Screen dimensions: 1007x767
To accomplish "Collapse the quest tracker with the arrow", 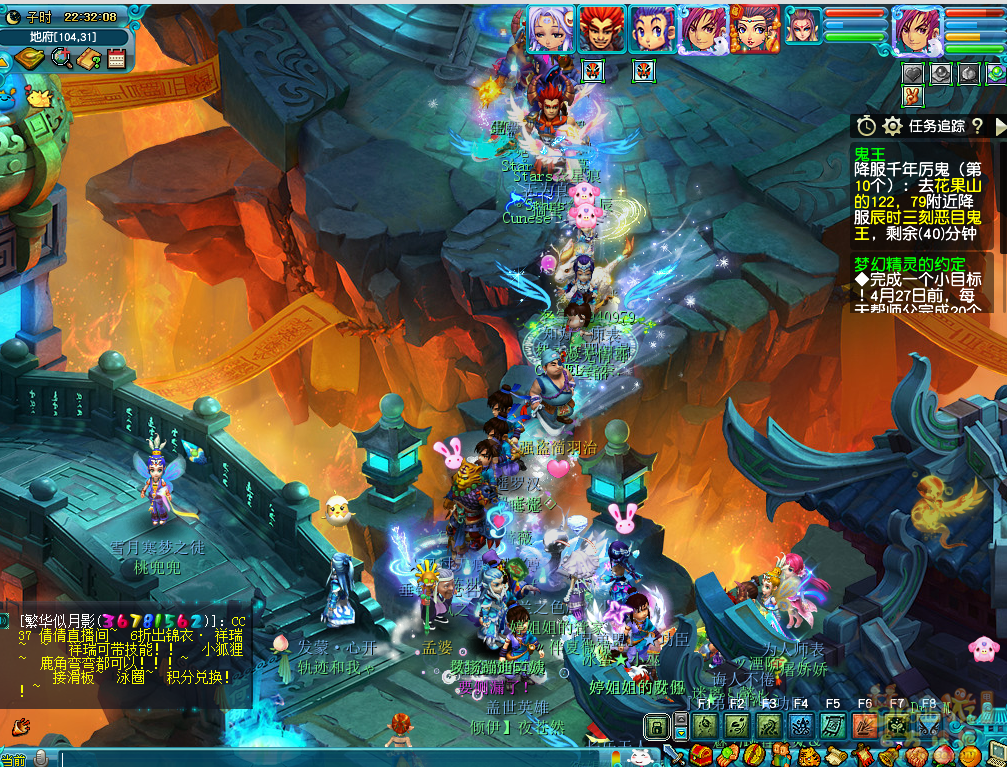I will click(999, 126).
